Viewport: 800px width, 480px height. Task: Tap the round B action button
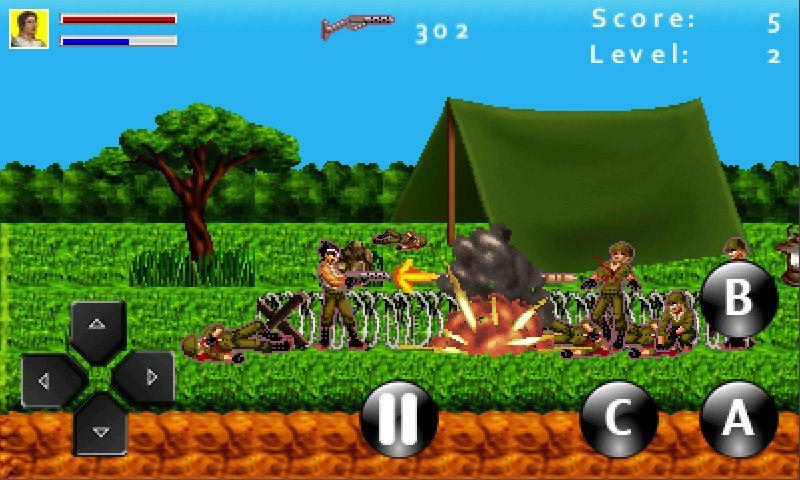738,299
